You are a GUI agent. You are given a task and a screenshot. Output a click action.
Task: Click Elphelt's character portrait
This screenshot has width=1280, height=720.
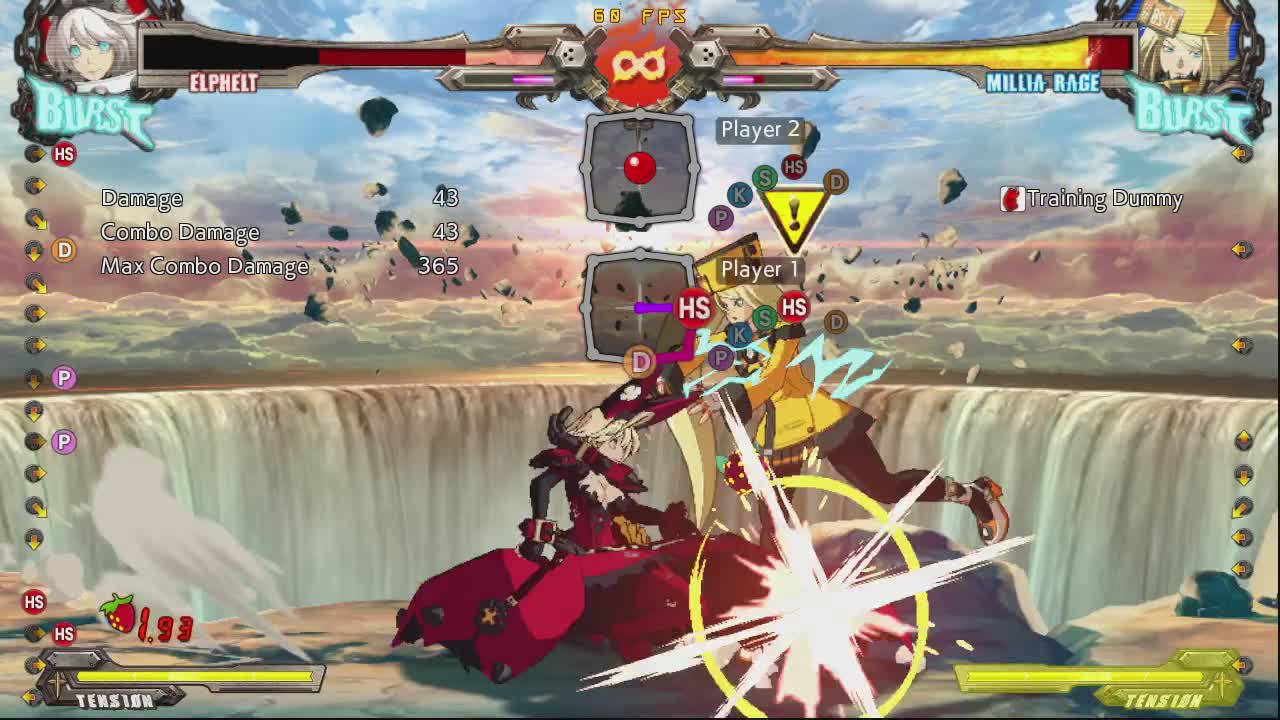pyautogui.click(x=85, y=45)
